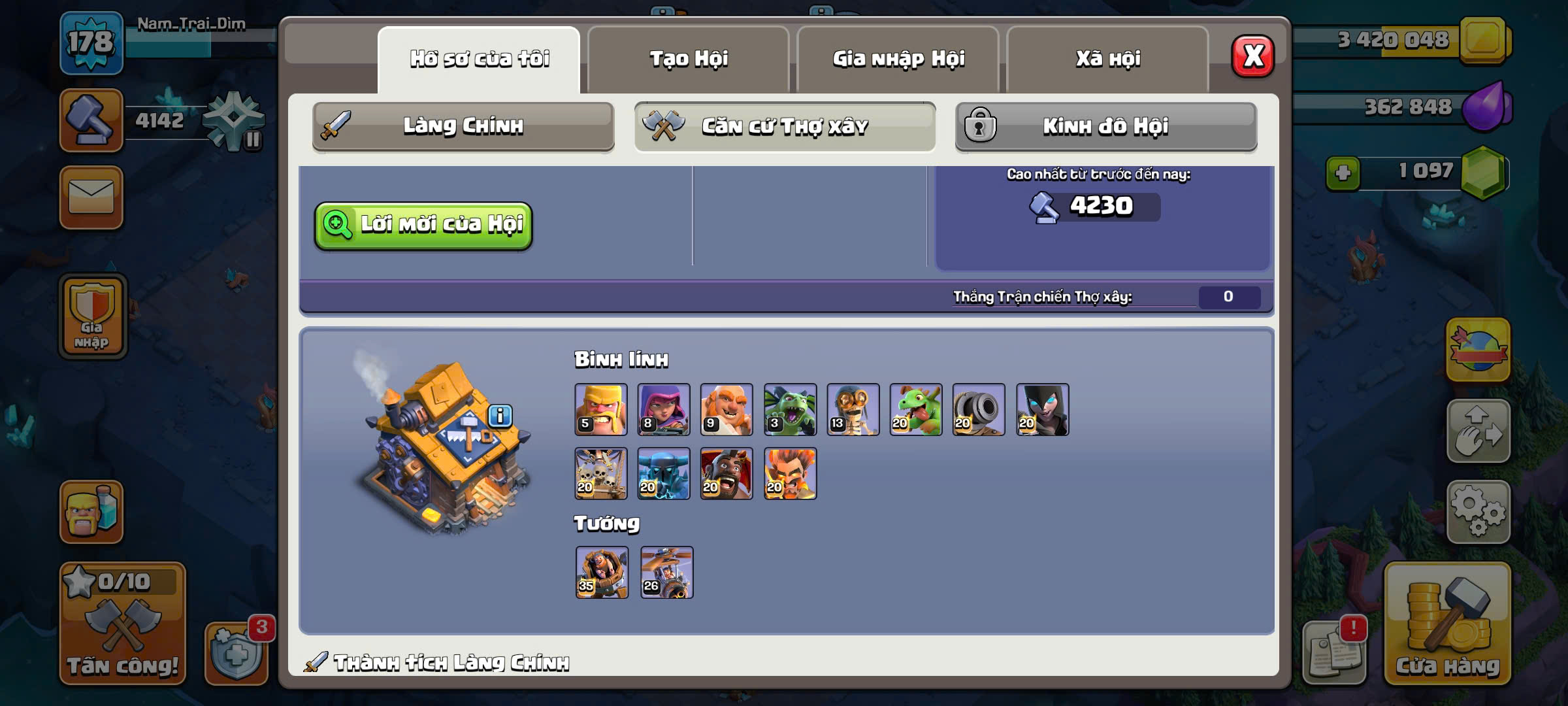Show Builder Hall info via the i icon

coord(500,416)
